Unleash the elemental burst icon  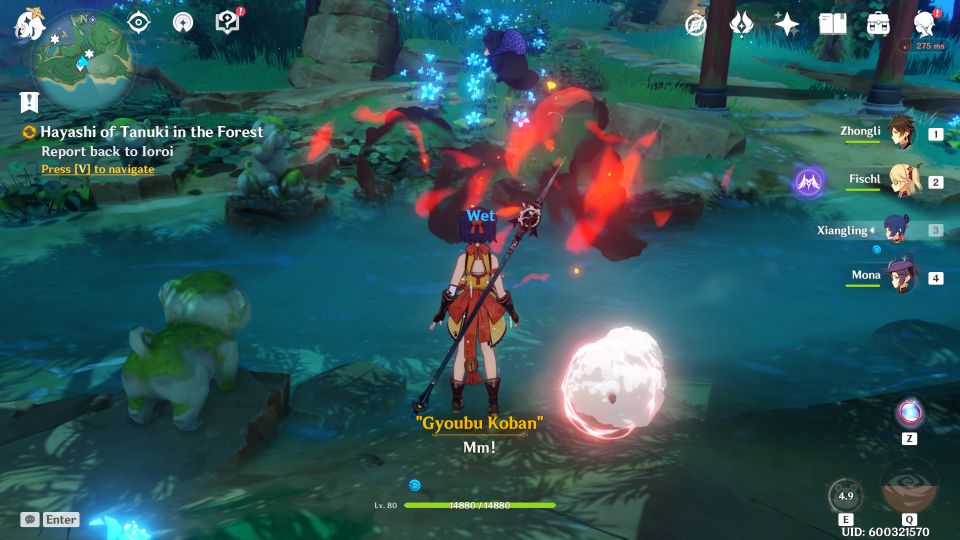point(909,489)
